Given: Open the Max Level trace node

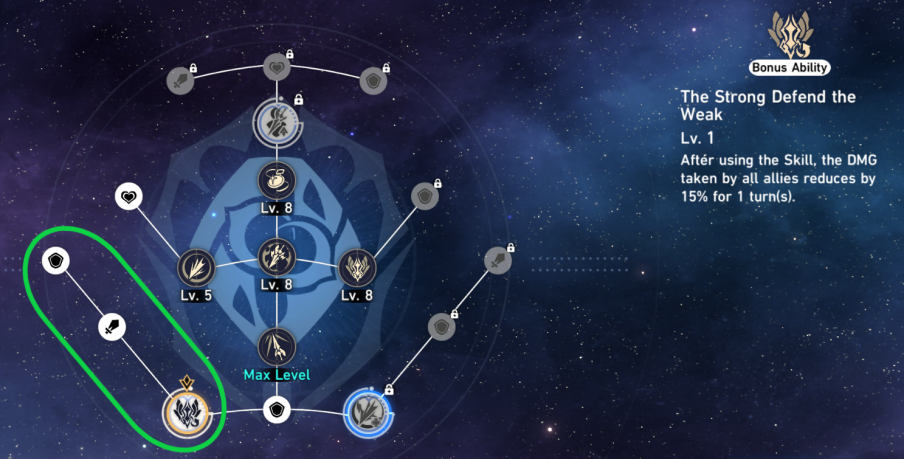Looking at the screenshot, I should 277,346.
